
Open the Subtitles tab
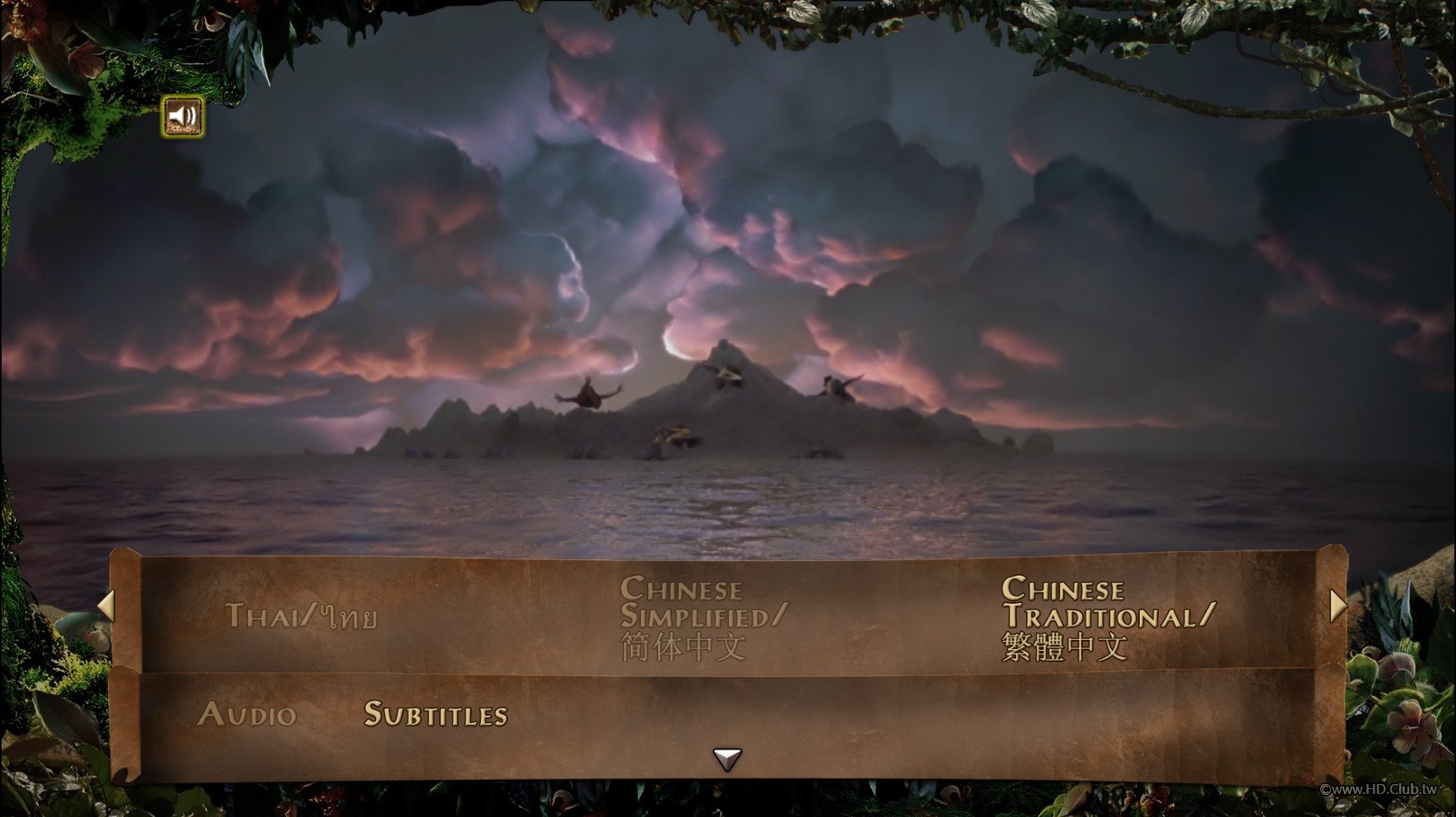click(436, 714)
